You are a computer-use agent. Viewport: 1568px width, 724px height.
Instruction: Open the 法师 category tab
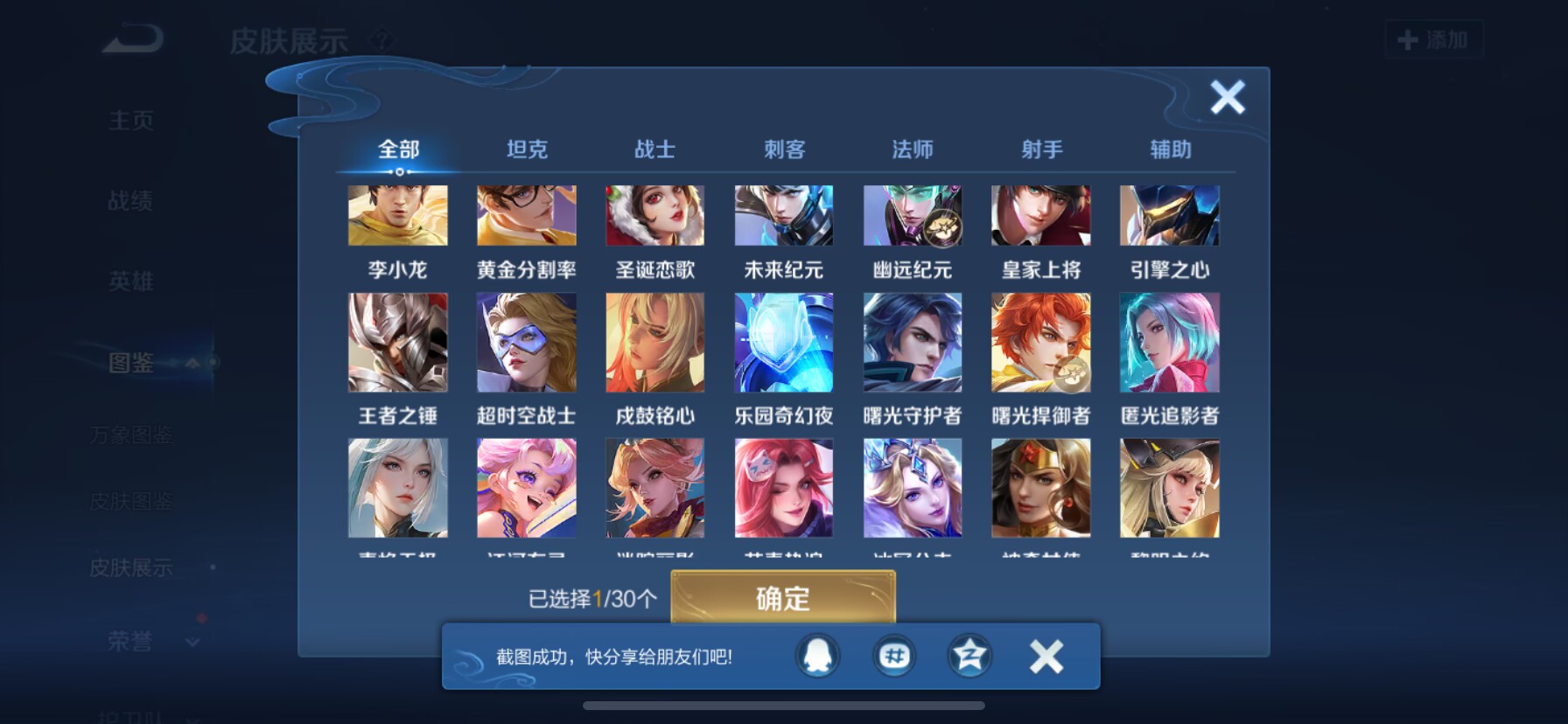coord(912,150)
